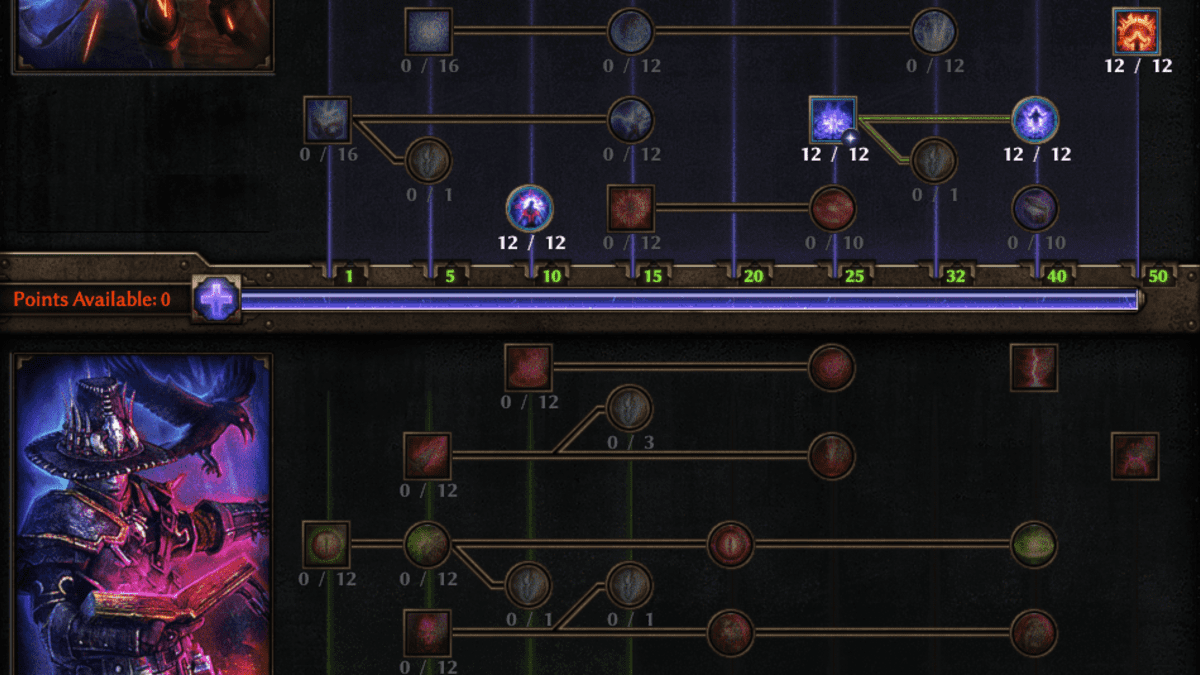This screenshot has width=1200, height=675.
Task: Select the maxed round skill with dark silhouette
Action: 1035,120
